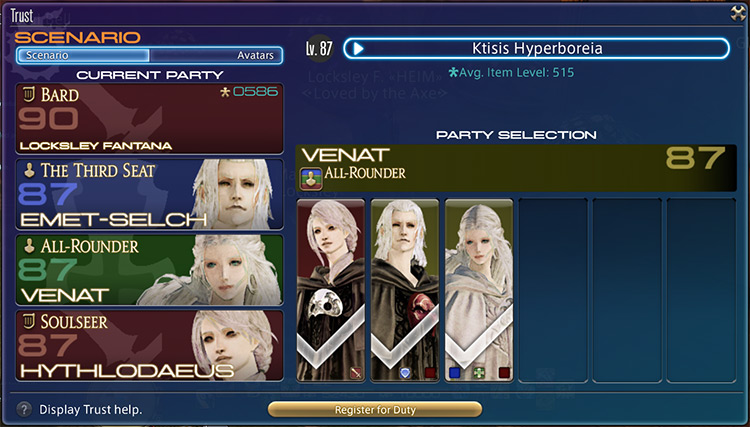The width and height of the screenshot is (750, 427).
Task: Click the Register for Duty button
Action: [x=375, y=409]
